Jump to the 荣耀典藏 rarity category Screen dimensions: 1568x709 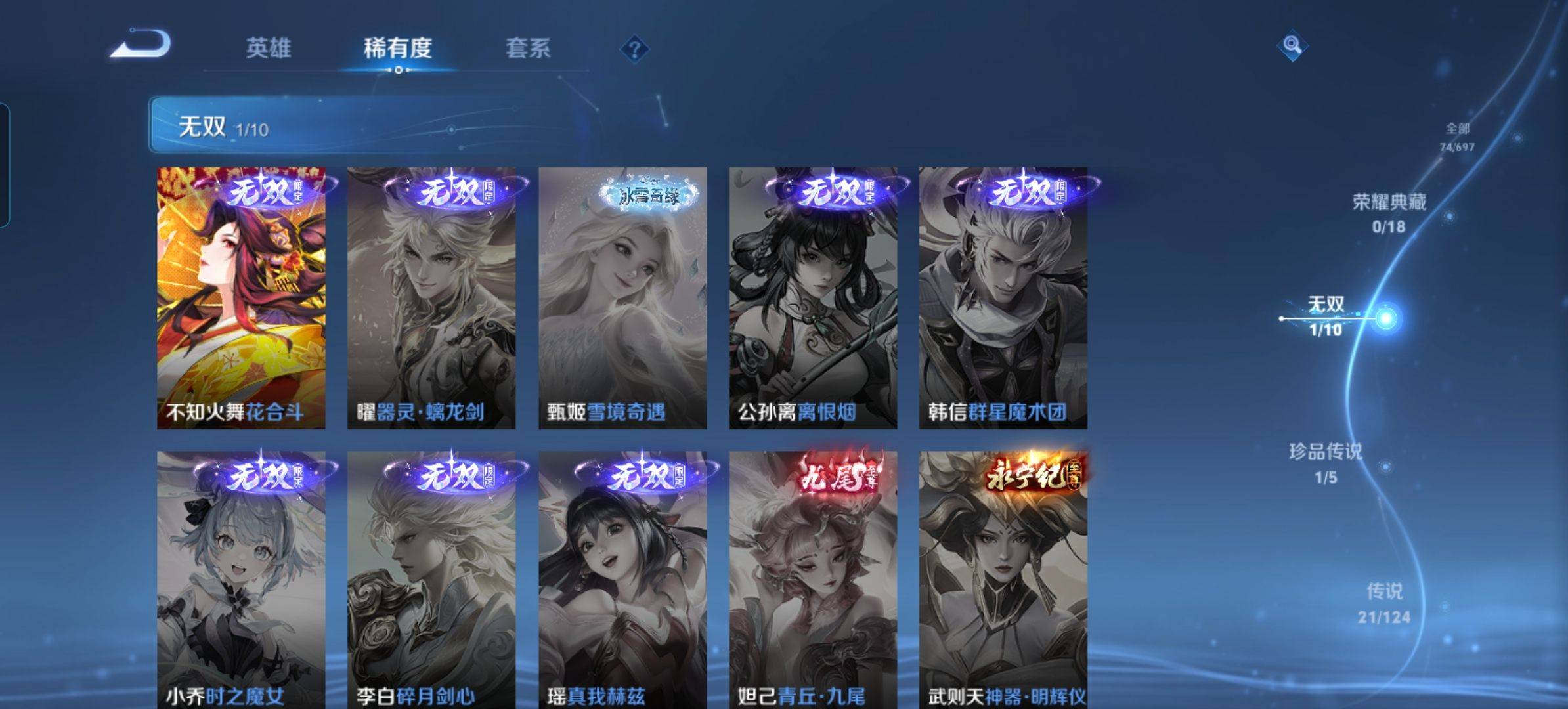click(1389, 213)
